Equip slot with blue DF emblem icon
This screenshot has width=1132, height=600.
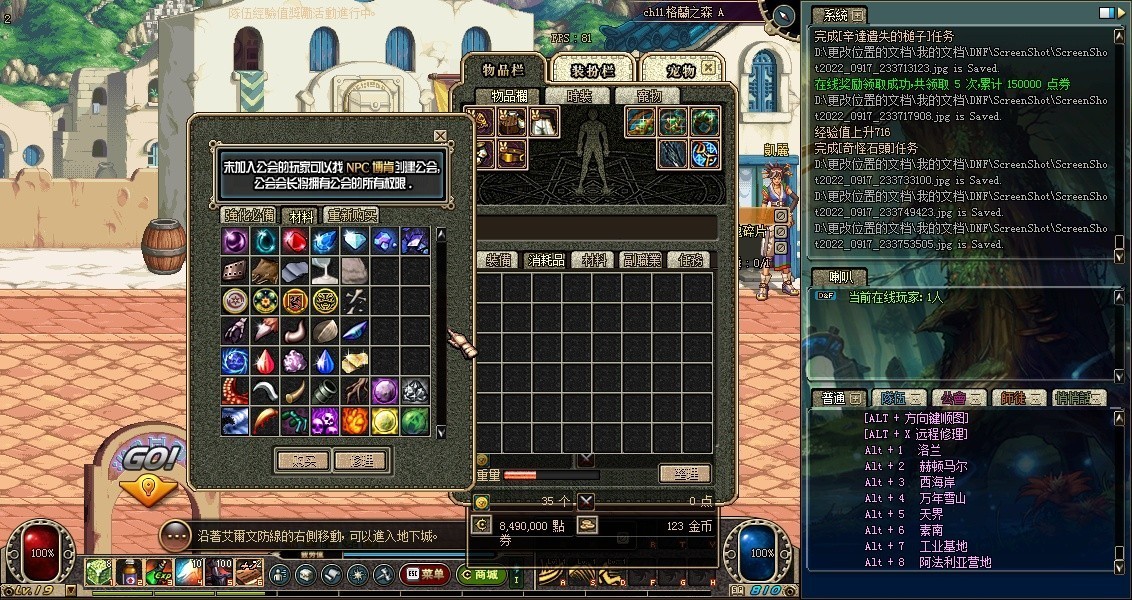[x=705, y=153]
